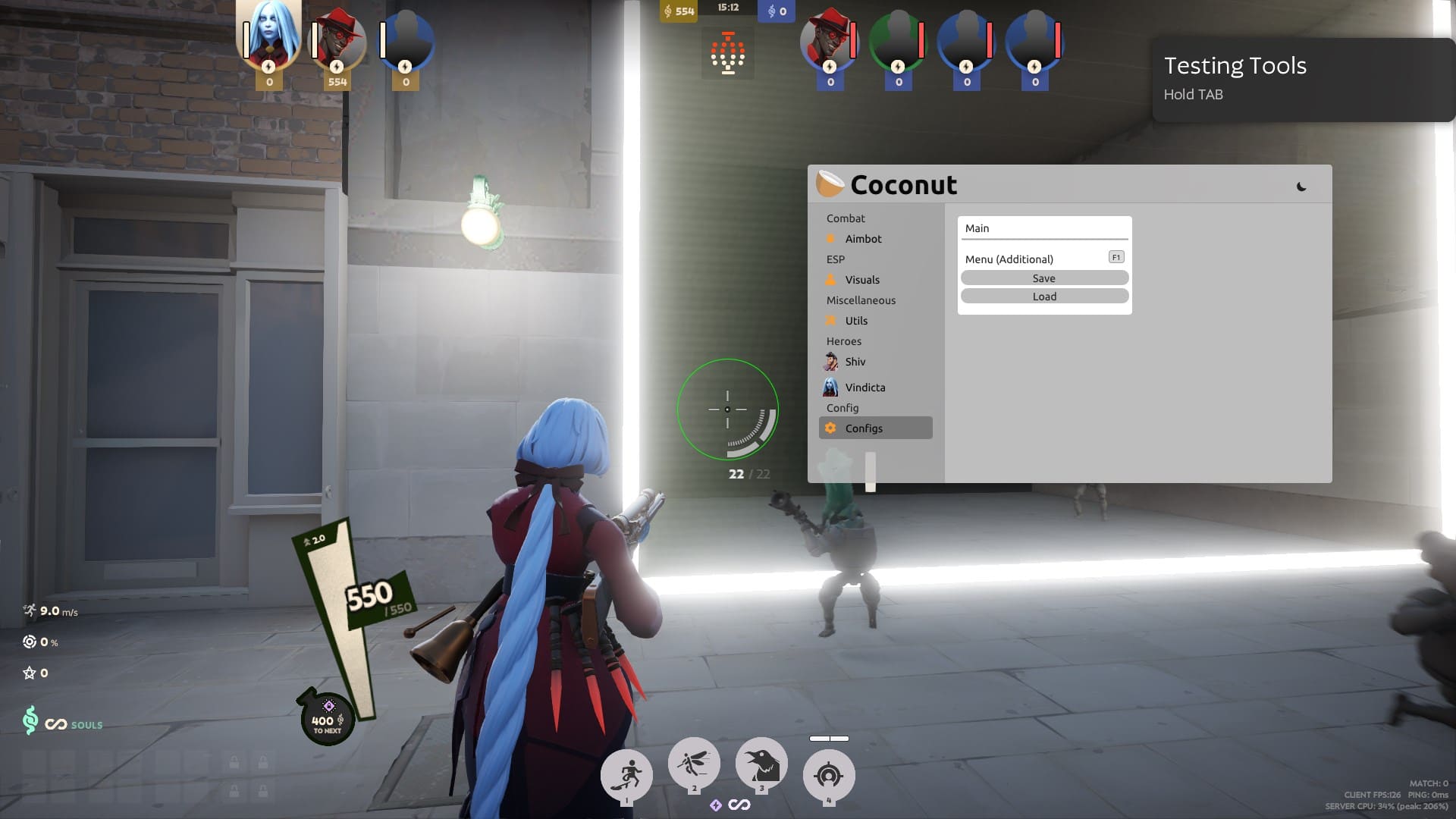Viewport: 1456px width, 819px height.
Task: Click the Coconut logo in the menu header
Action: click(x=830, y=183)
